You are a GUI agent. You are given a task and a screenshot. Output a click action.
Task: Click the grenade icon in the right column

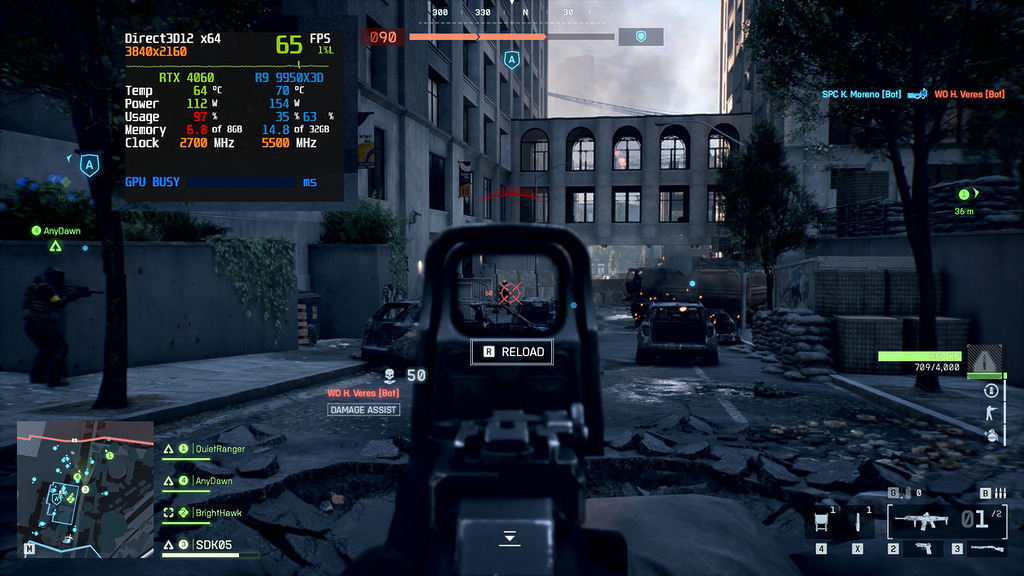[991, 435]
